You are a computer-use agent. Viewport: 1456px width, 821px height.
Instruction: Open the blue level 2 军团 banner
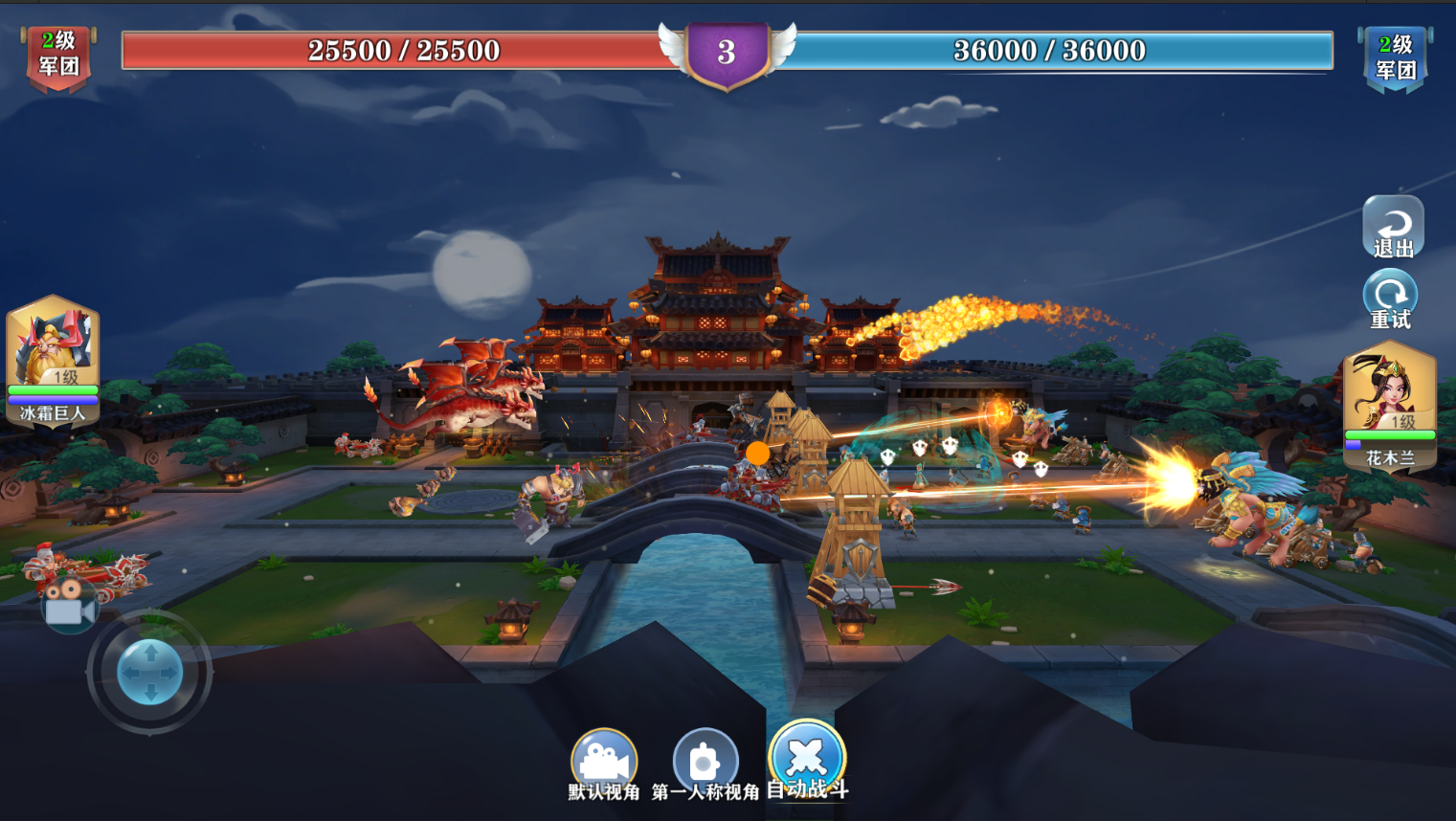(x=1395, y=58)
